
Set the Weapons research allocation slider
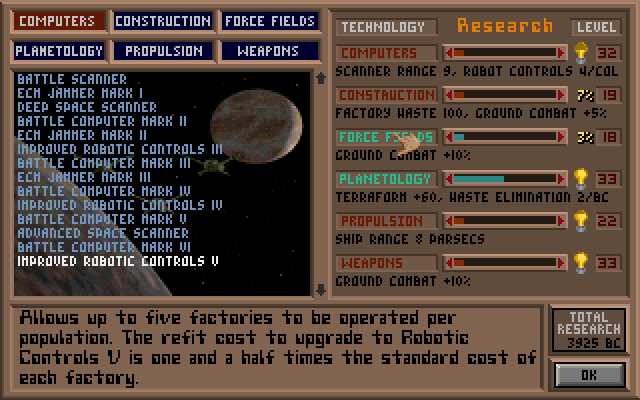point(505,263)
